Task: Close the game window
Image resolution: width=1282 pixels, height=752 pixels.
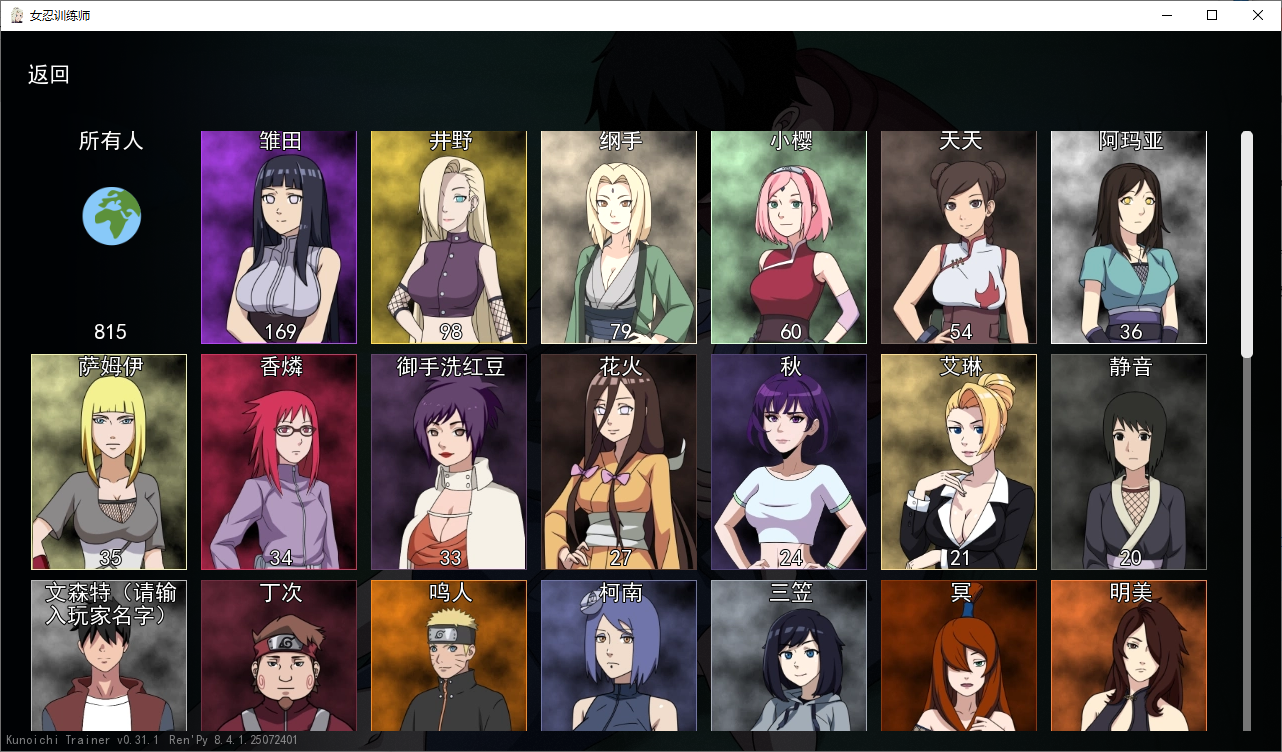Action: 1258,15
